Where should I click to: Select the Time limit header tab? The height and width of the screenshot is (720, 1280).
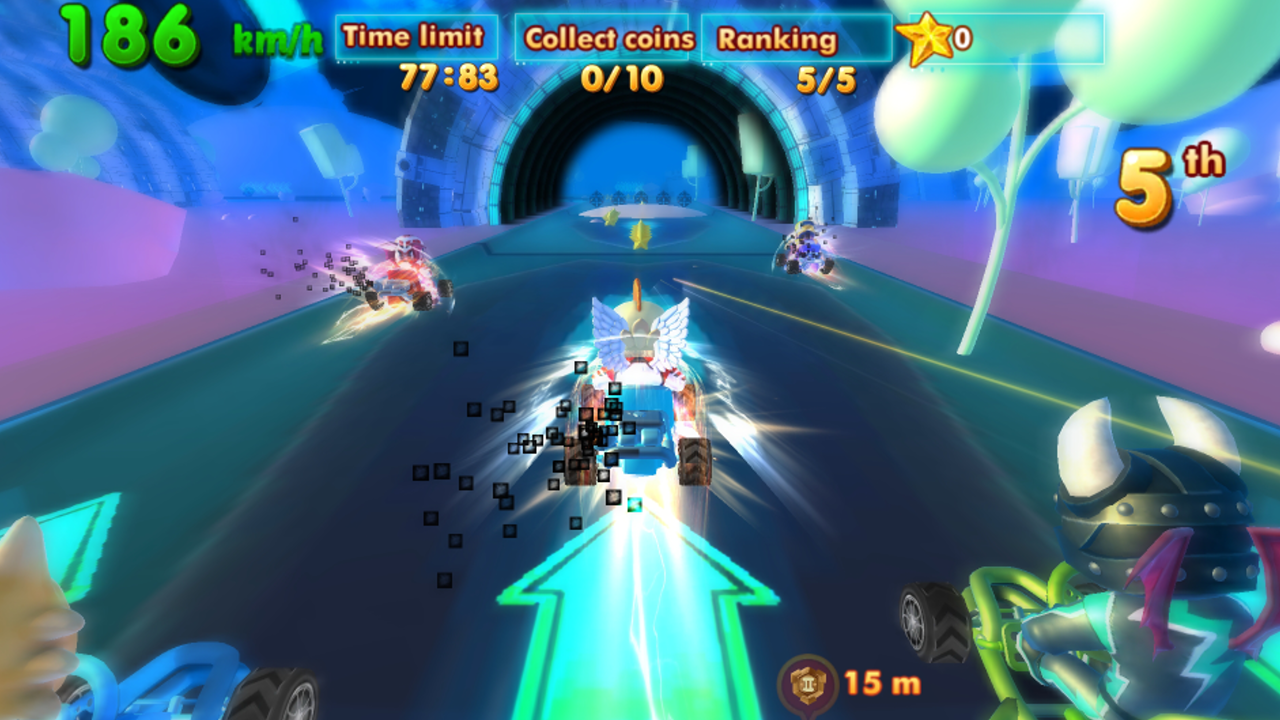pyautogui.click(x=413, y=37)
